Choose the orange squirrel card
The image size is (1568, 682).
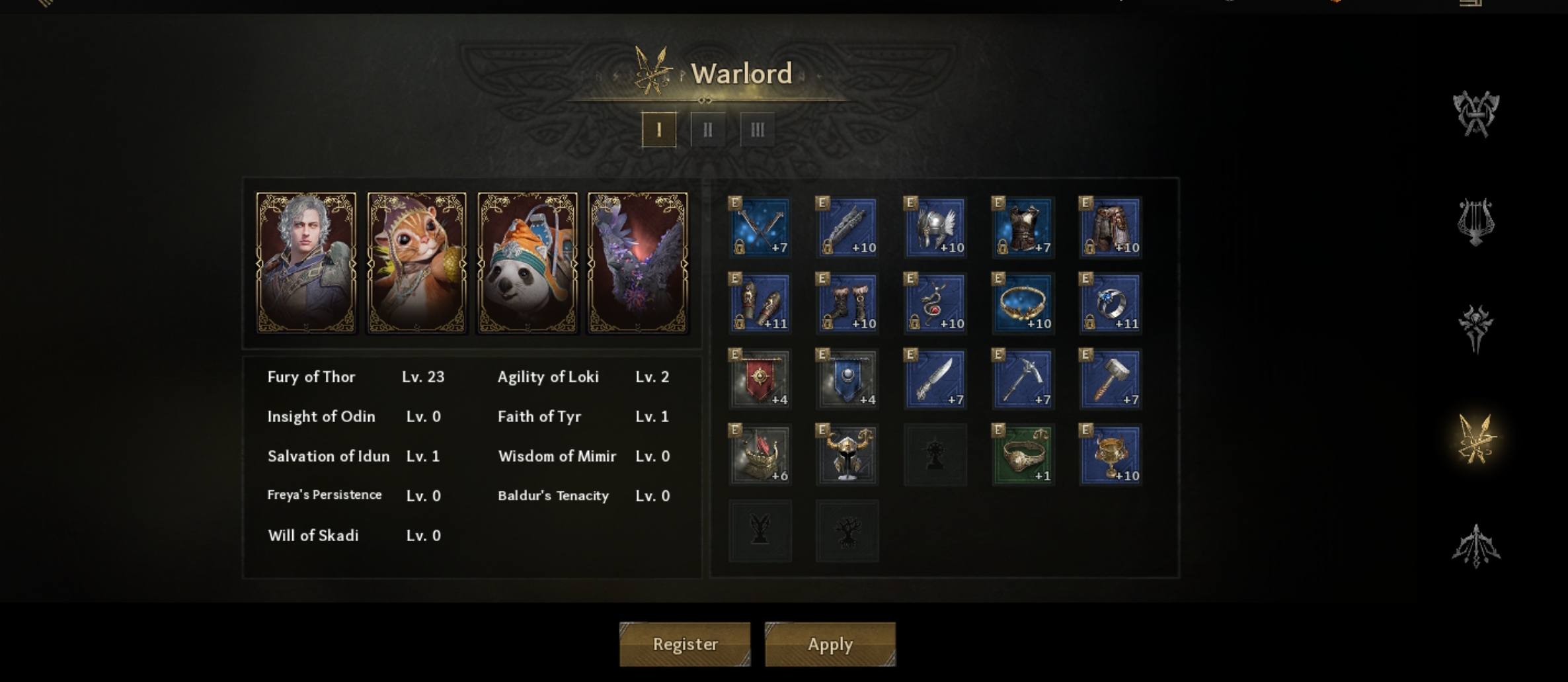pos(416,263)
